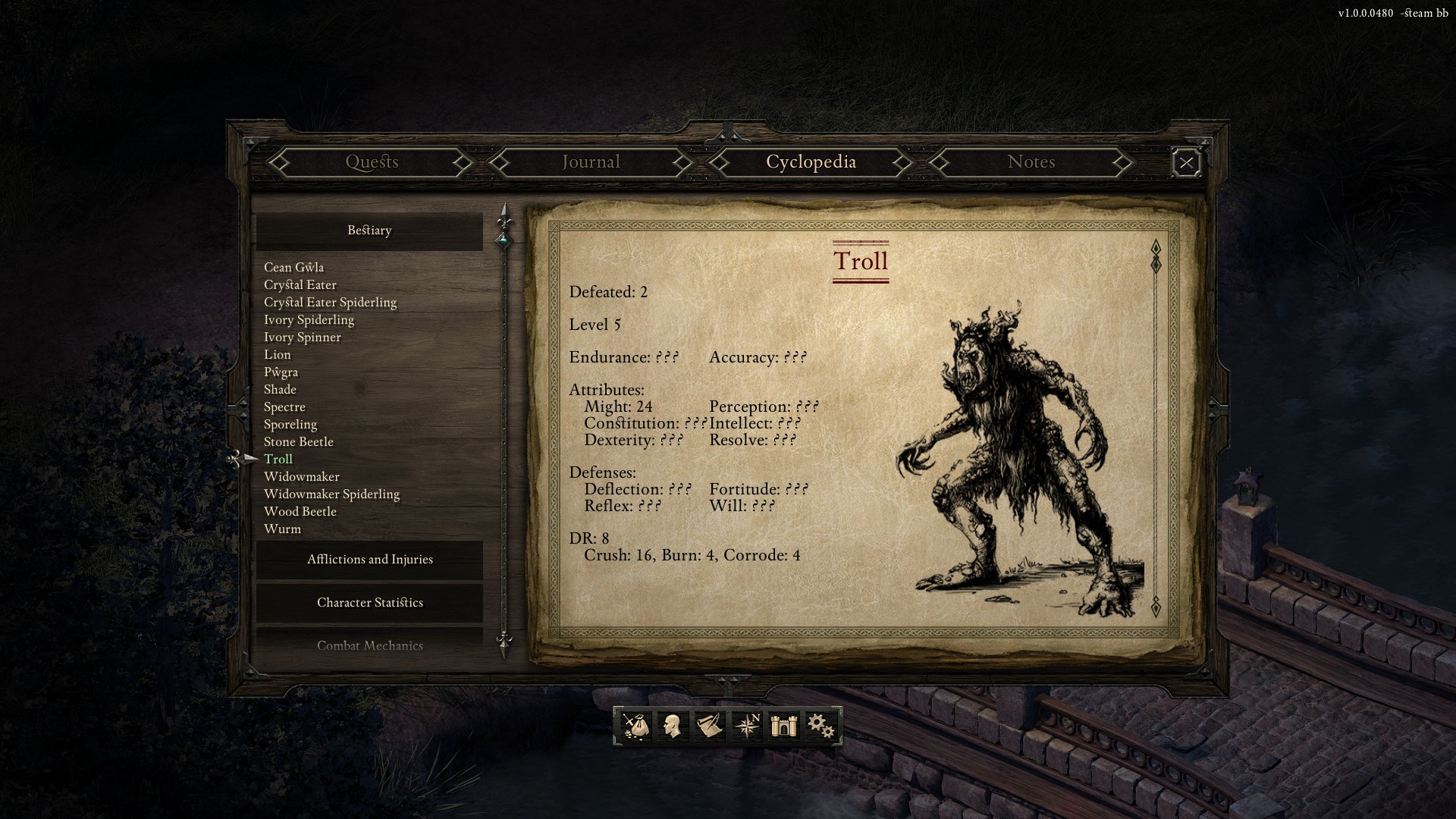Screen dimensions: 1456x819
Task: Show the Widowmaker entry
Action: pos(301,477)
